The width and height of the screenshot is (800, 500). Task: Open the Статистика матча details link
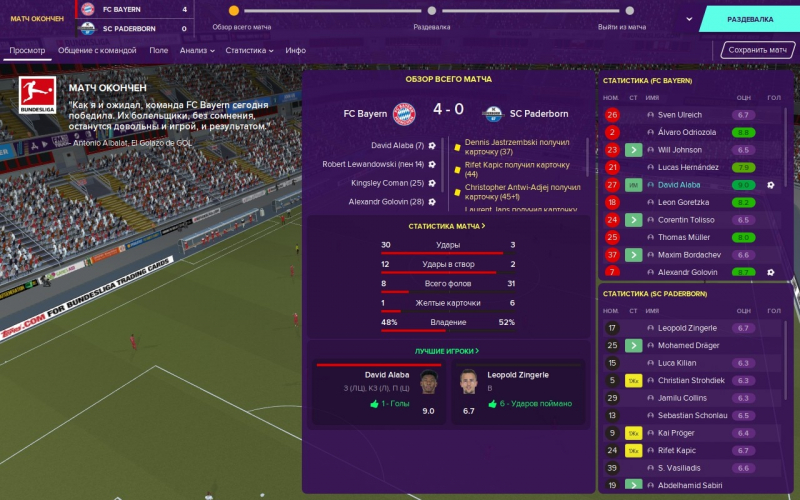(447, 226)
